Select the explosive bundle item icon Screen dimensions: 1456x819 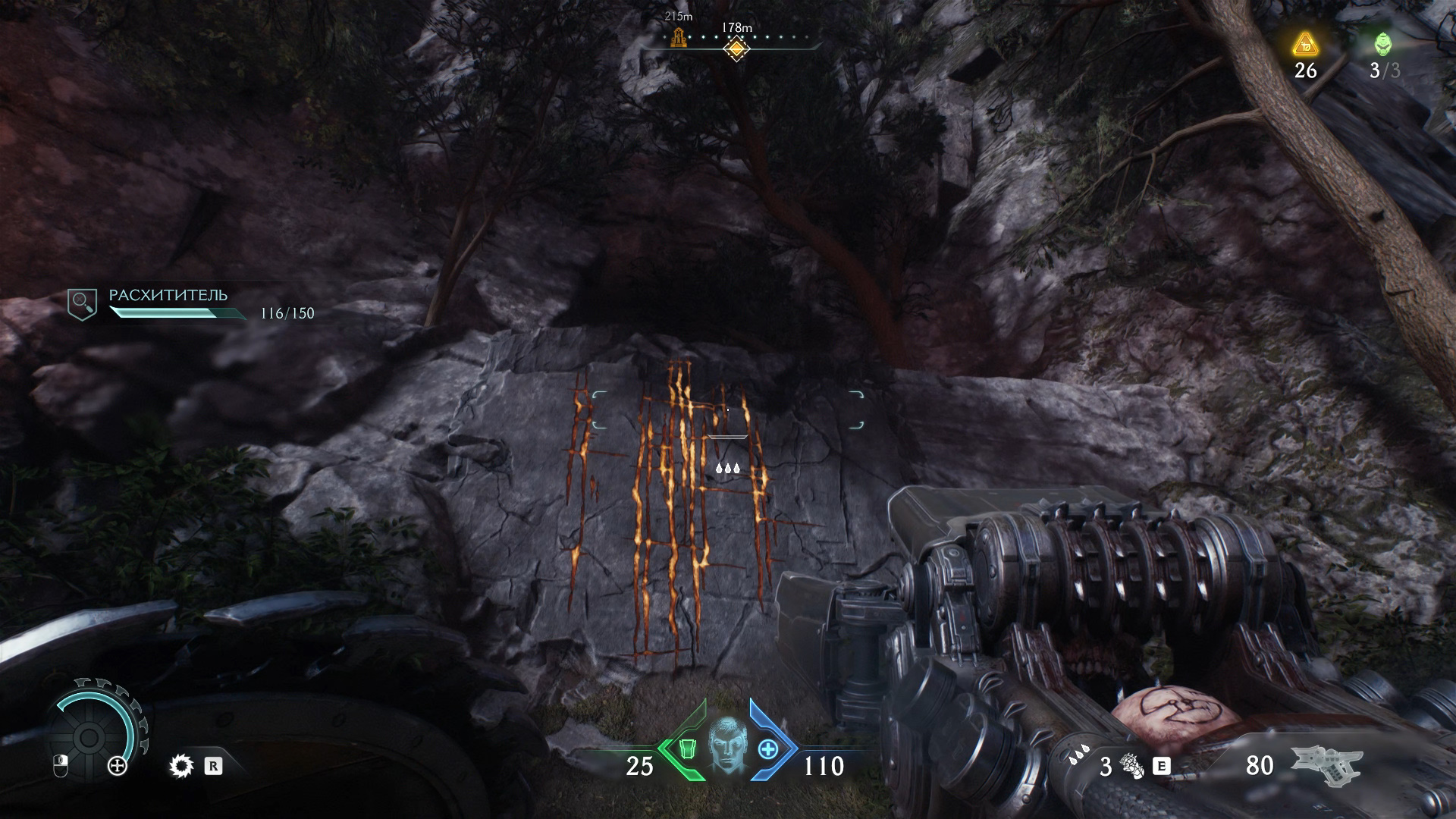[x=1131, y=766]
